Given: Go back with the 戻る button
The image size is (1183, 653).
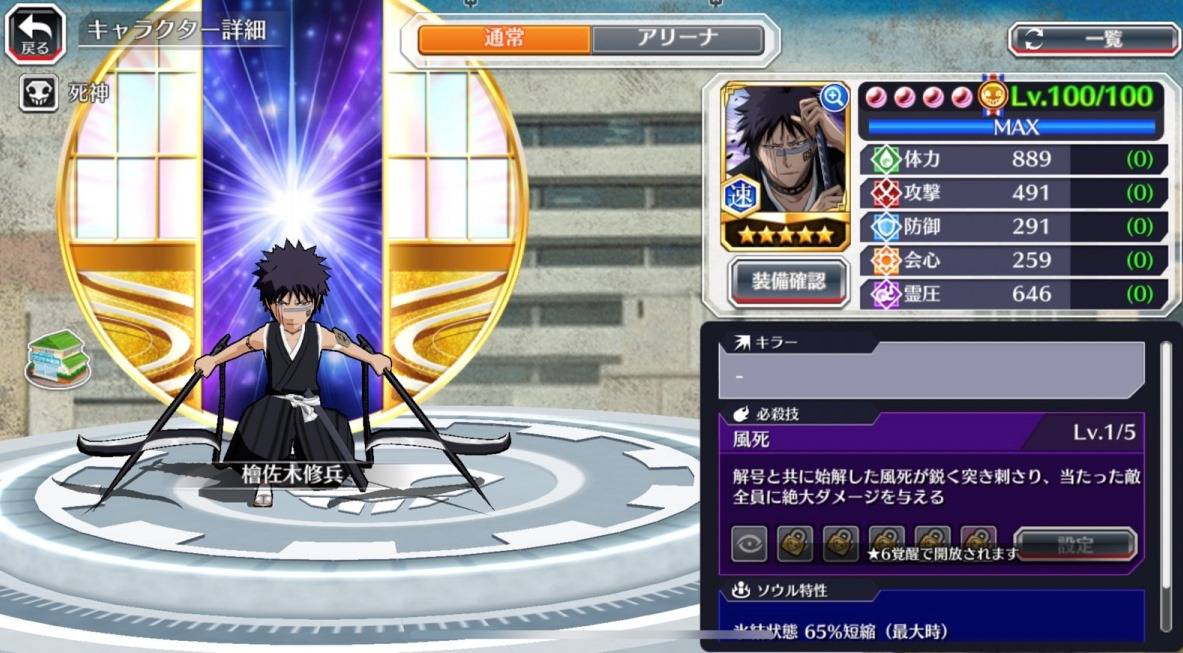Looking at the screenshot, I should tap(36, 34).
